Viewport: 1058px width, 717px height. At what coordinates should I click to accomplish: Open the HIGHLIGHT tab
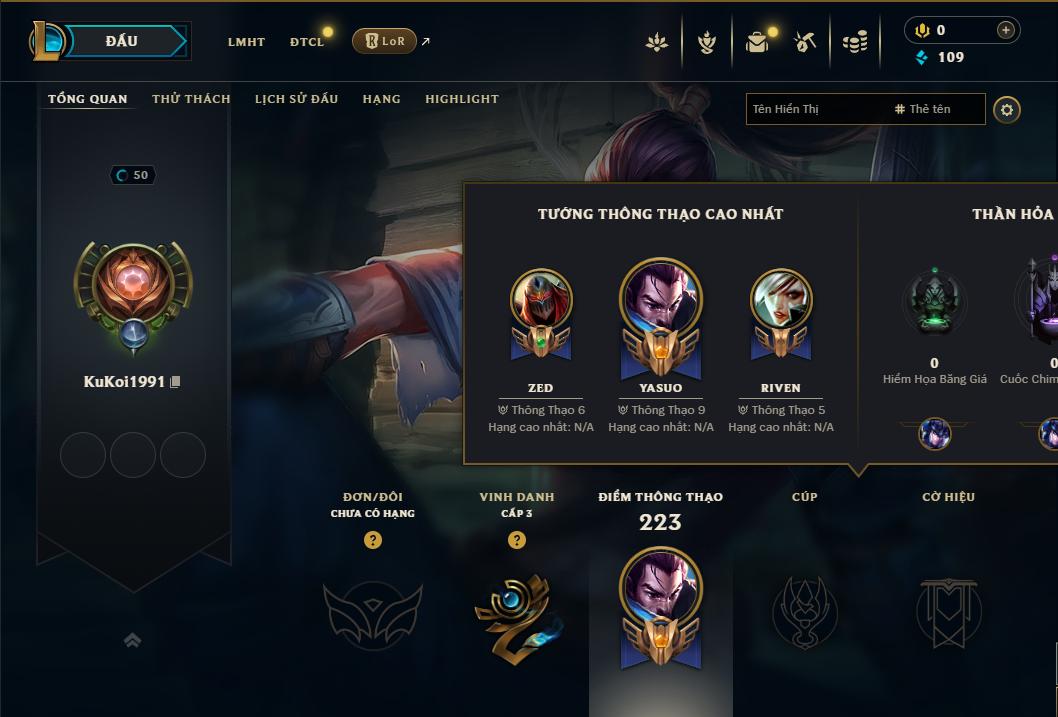click(x=461, y=99)
